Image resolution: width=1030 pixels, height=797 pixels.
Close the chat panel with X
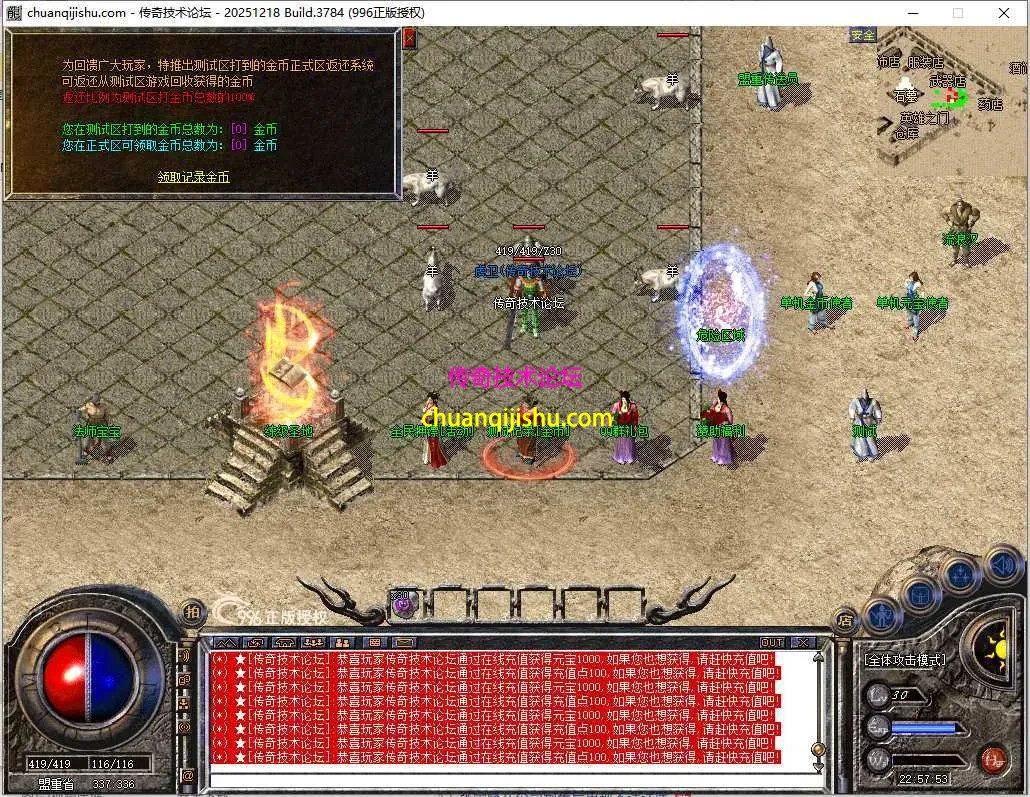point(803,642)
